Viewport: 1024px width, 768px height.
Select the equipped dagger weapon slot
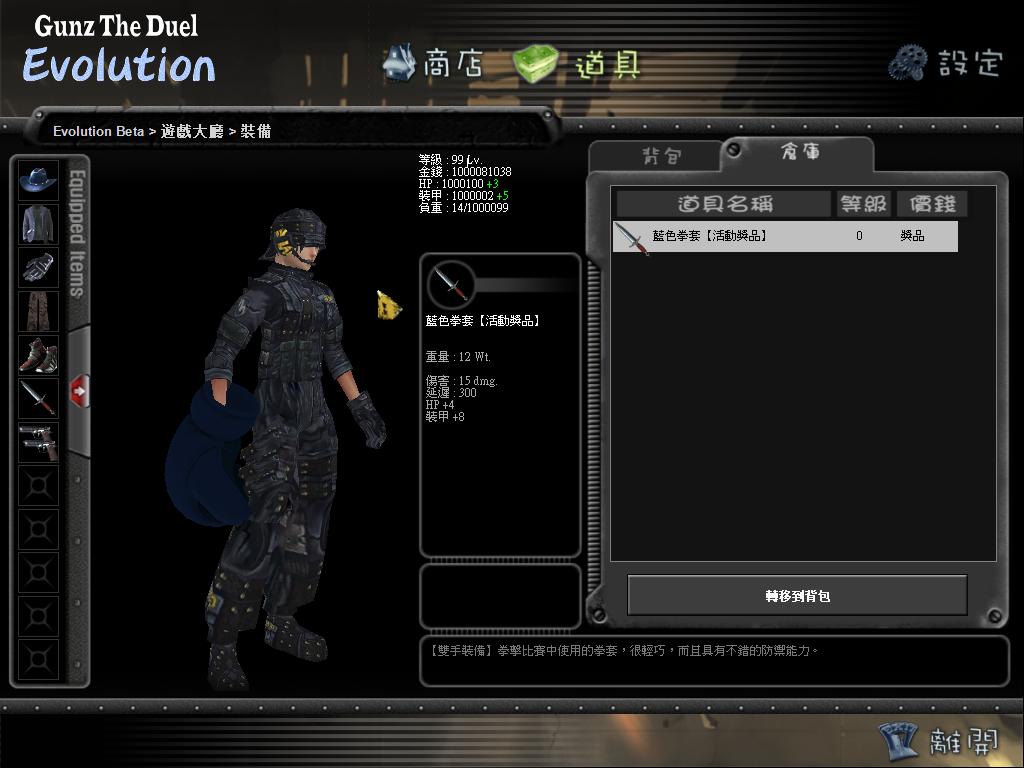(39, 398)
